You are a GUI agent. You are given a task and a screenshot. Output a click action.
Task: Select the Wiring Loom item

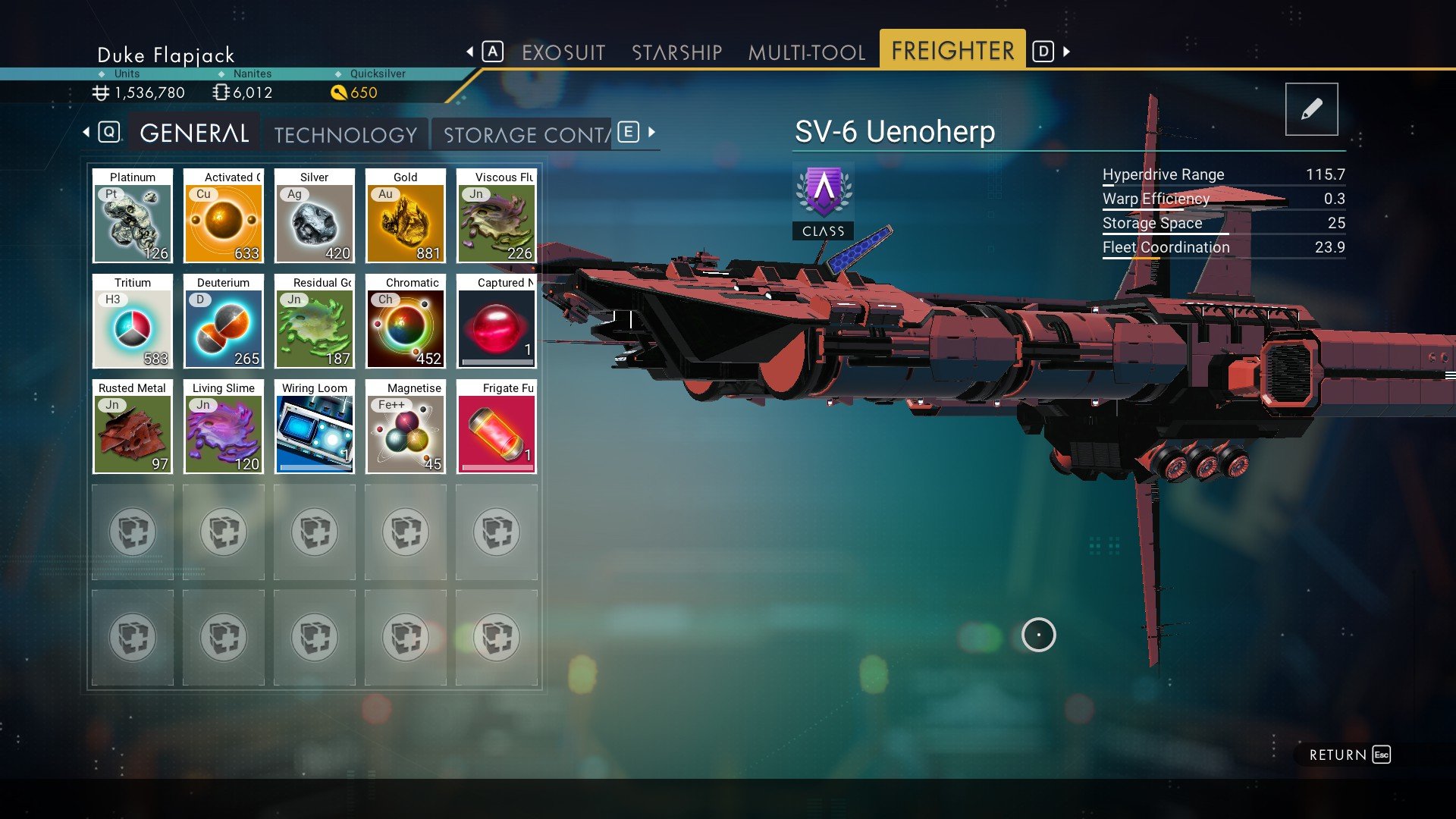pos(315,427)
